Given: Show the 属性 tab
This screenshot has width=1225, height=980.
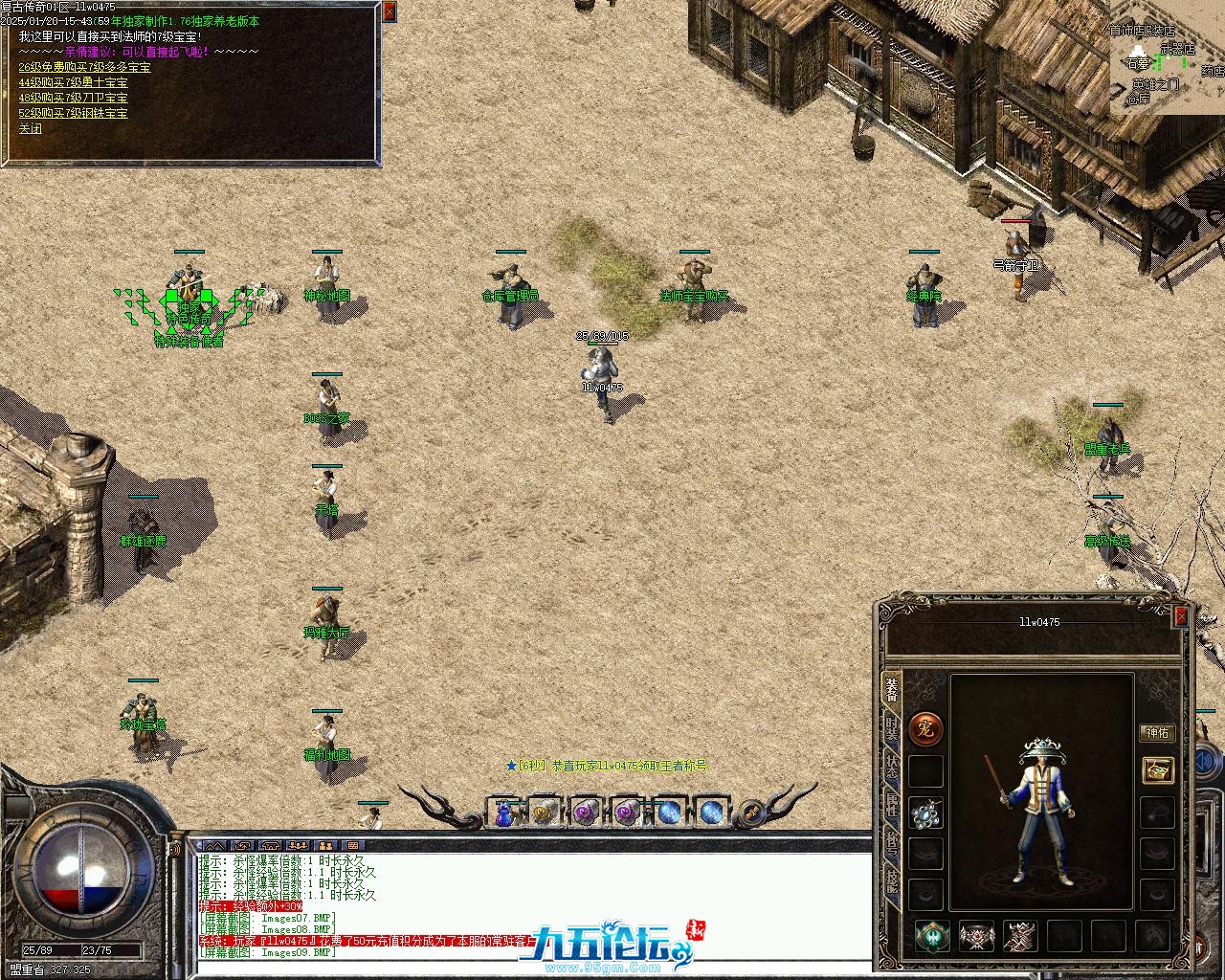Looking at the screenshot, I should click(x=892, y=807).
